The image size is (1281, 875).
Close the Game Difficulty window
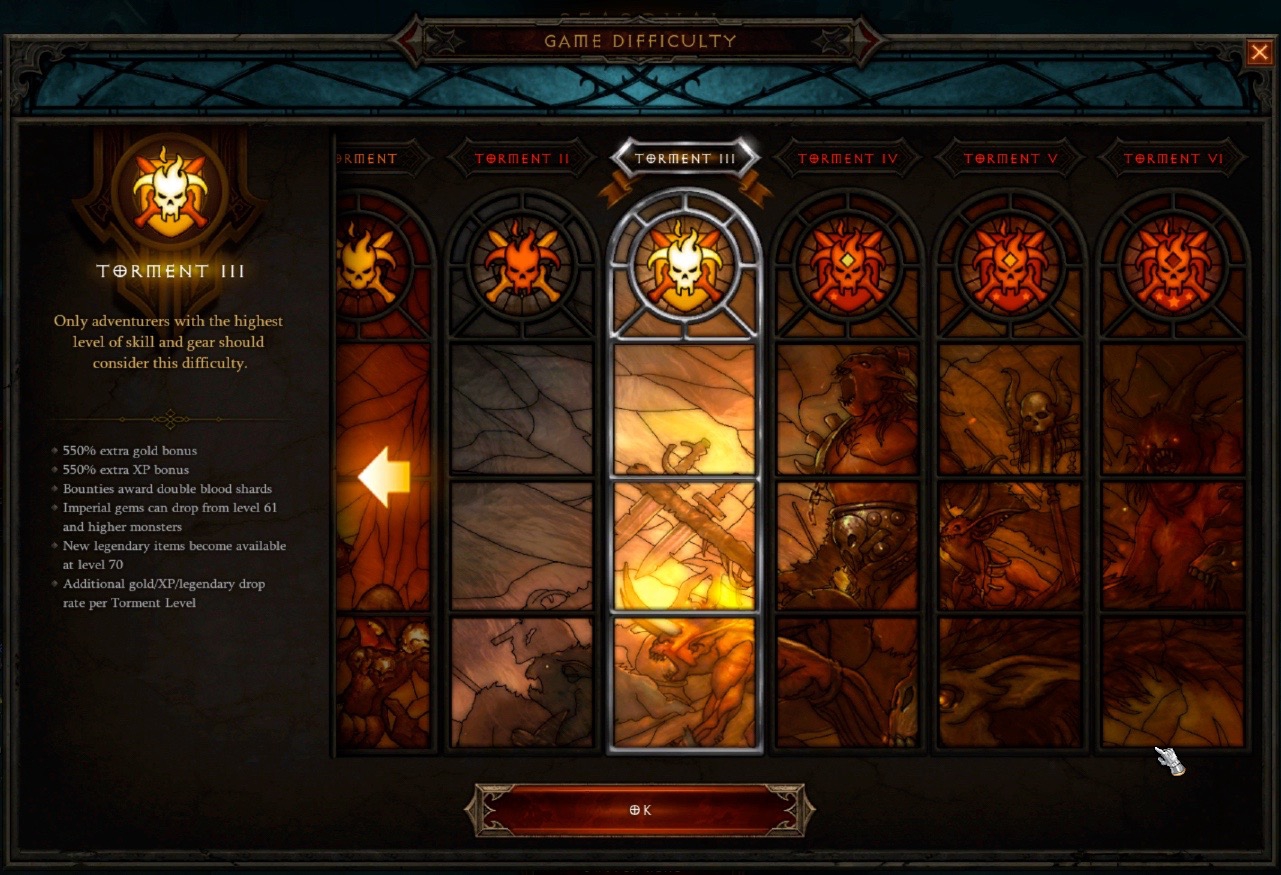[x=1259, y=52]
